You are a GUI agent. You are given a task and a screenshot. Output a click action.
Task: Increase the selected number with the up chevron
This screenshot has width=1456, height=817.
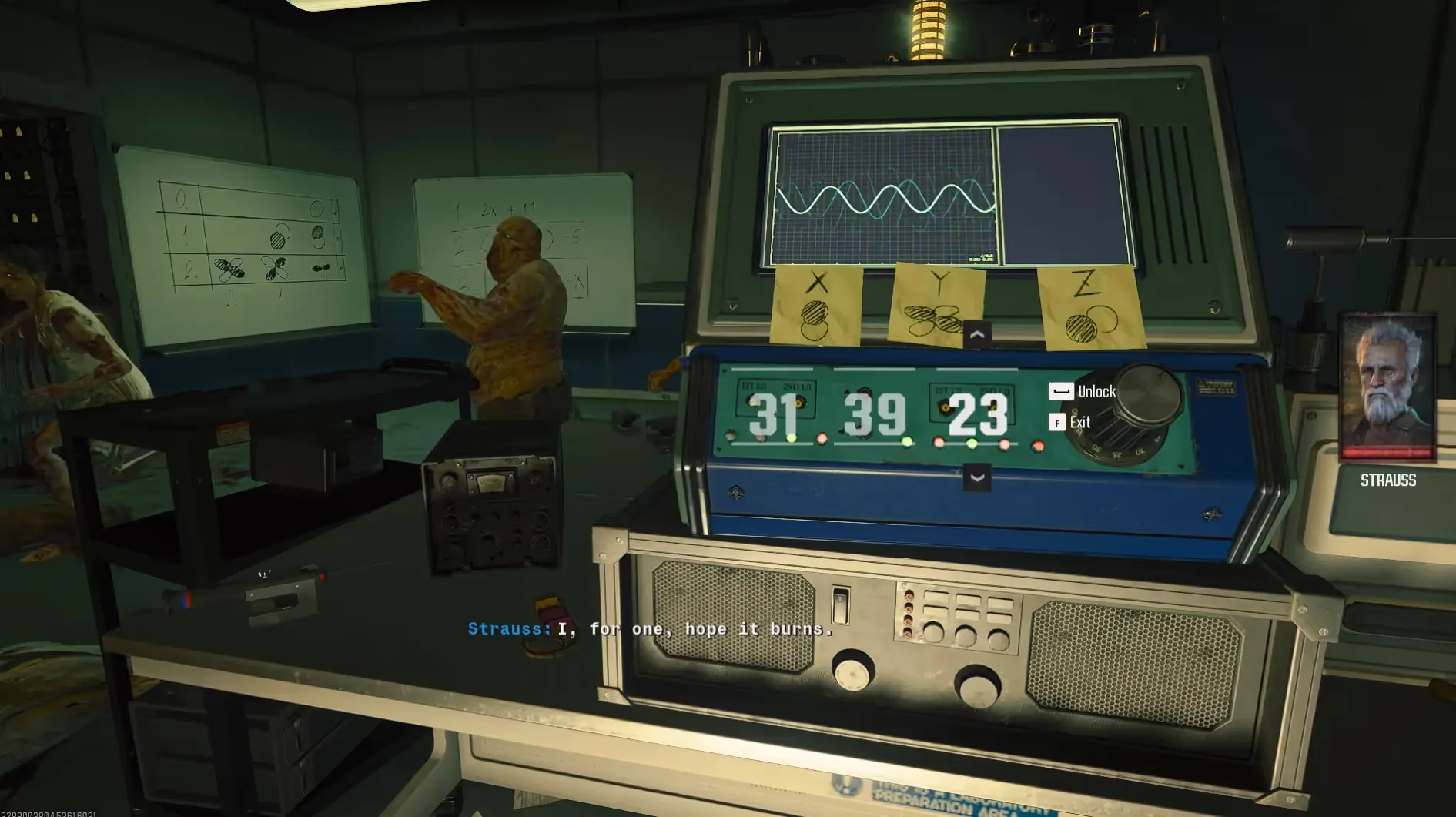click(x=976, y=335)
